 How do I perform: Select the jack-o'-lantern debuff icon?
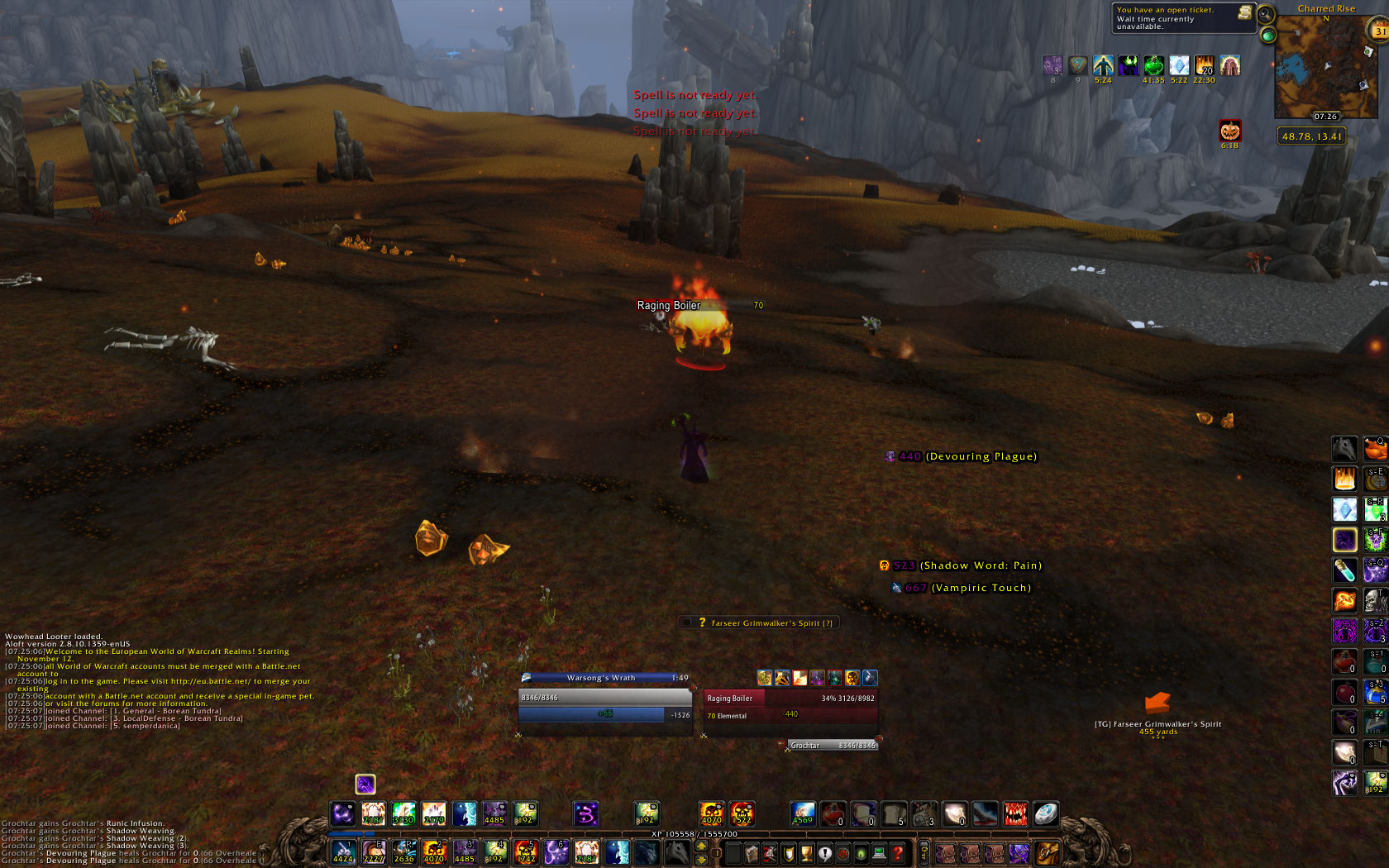point(1229,131)
